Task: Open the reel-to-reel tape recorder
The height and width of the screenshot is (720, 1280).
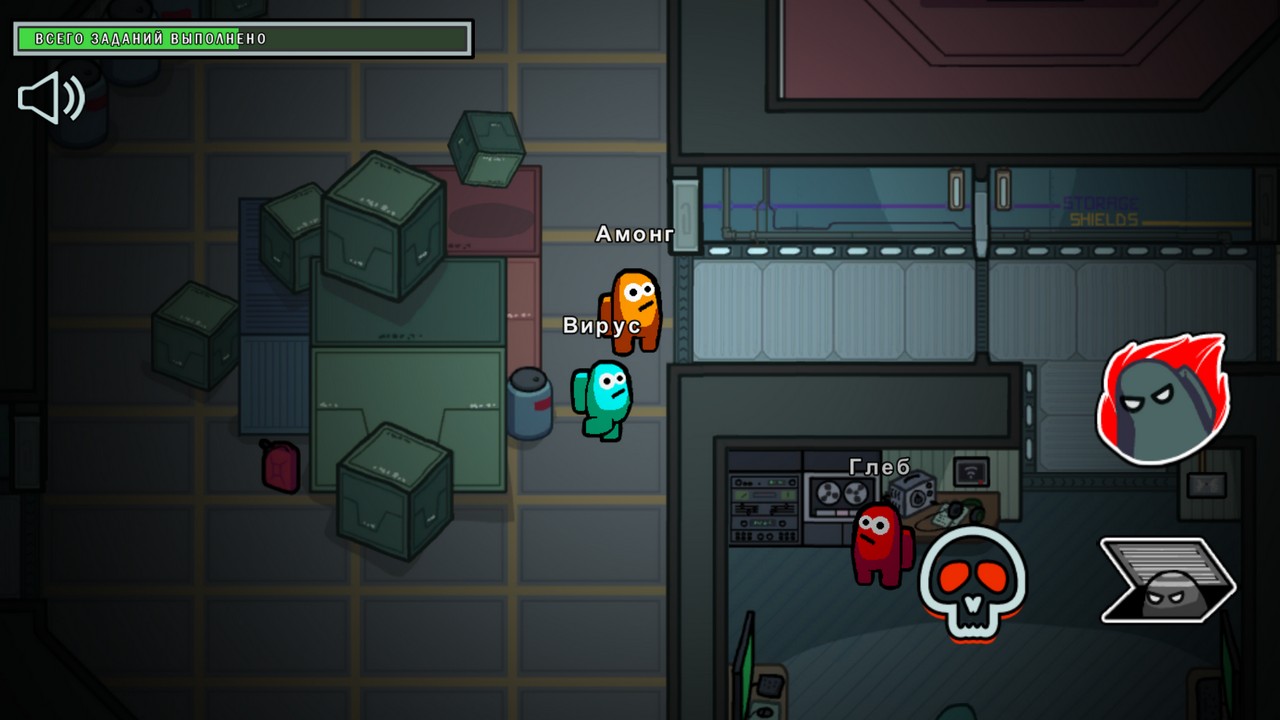Action: click(840, 495)
